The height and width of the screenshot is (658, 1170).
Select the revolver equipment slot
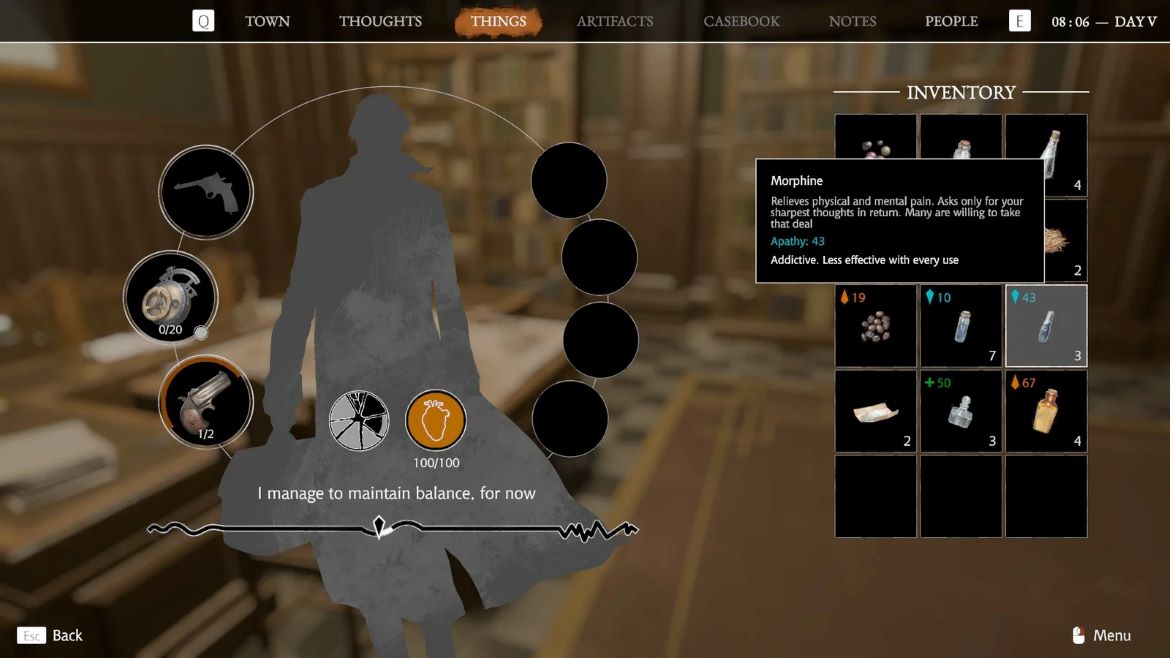[x=206, y=192]
